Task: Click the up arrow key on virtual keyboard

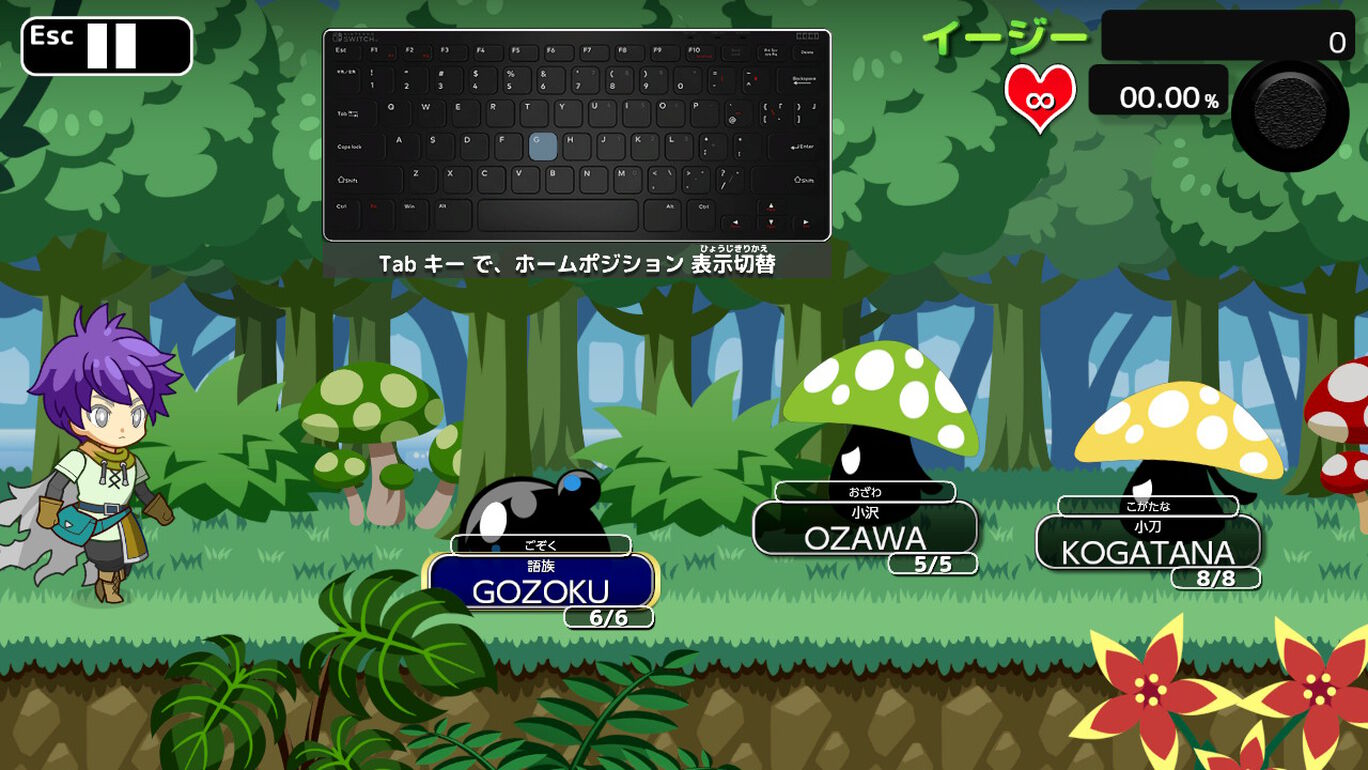Action: point(770,206)
